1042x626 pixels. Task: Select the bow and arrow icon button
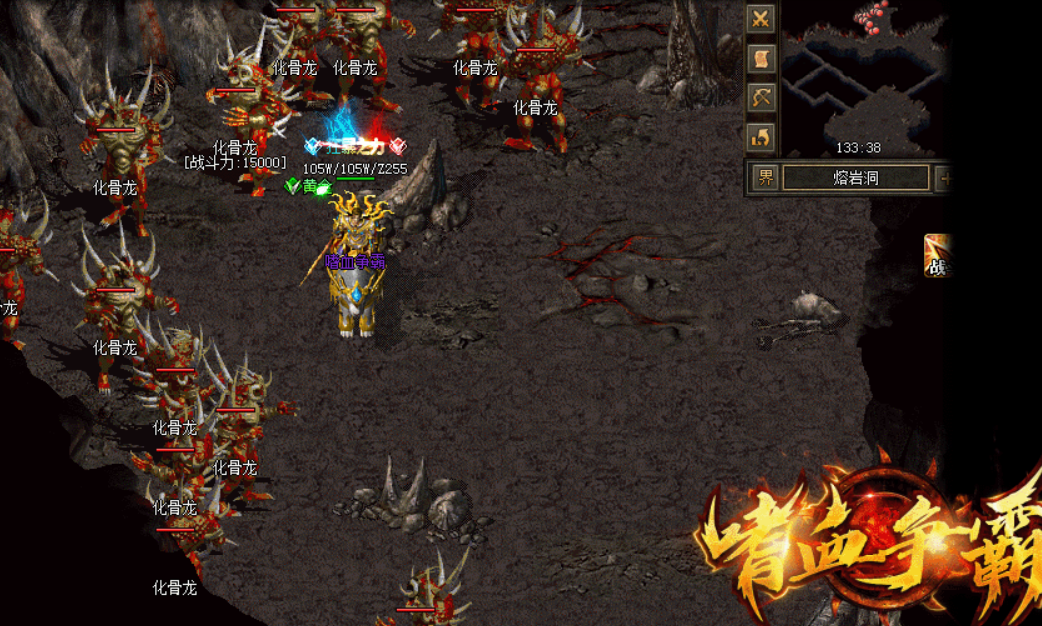[761, 97]
